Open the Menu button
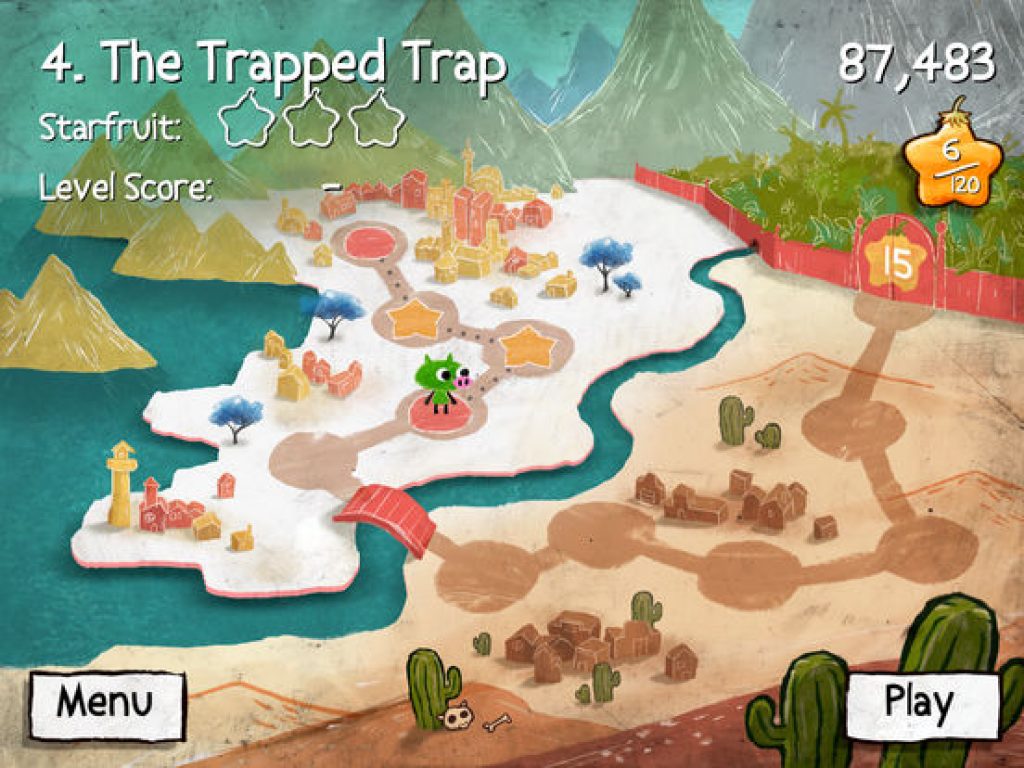Image resolution: width=1024 pixels, height=768 pixels. click(106, 702)
